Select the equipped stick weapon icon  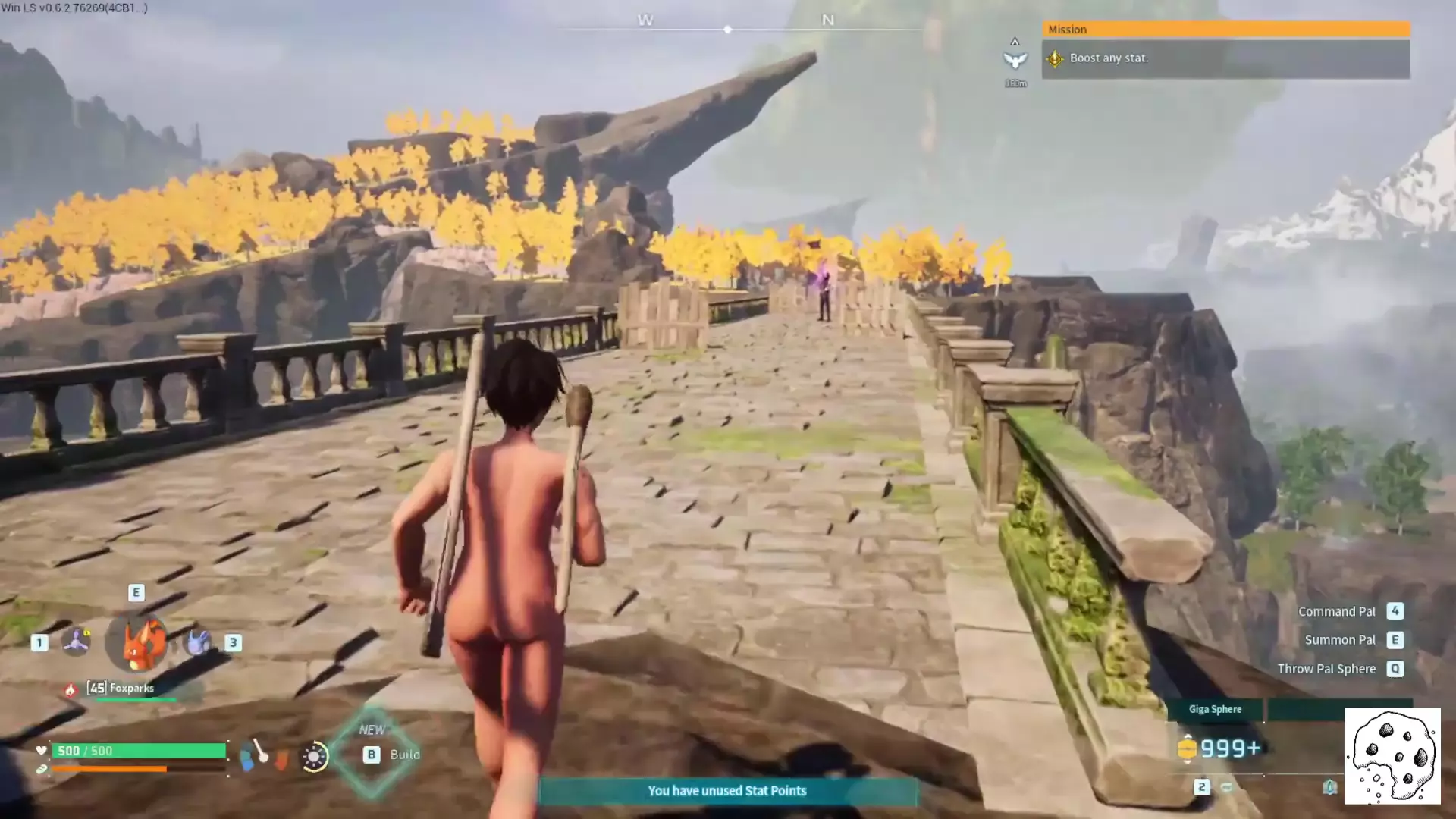pyautogui.click(x=259, y=752)
